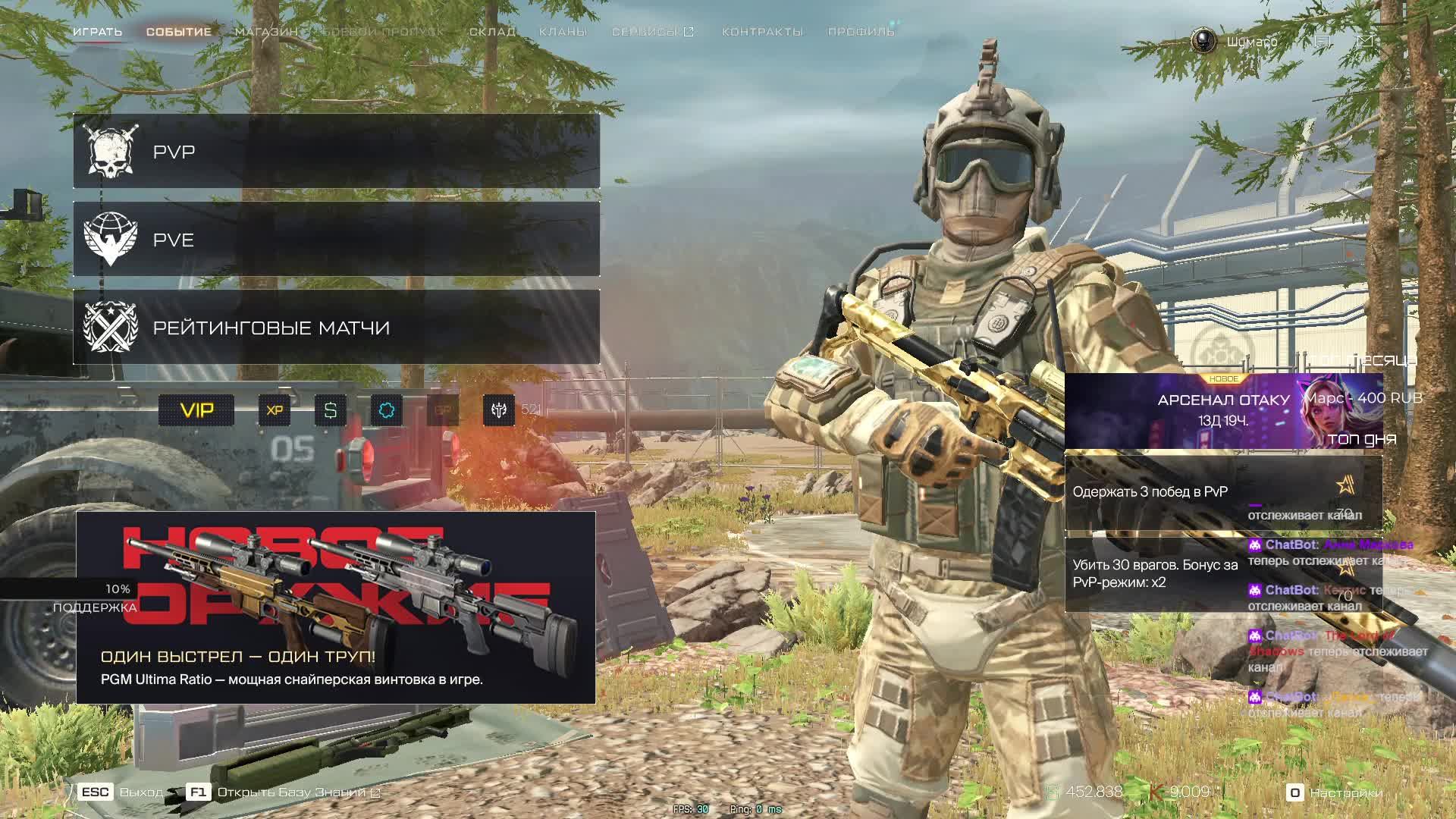Open the Арсенал Отаку promo banner
The image size is (1456, 819).
[x=1222, y=411]
